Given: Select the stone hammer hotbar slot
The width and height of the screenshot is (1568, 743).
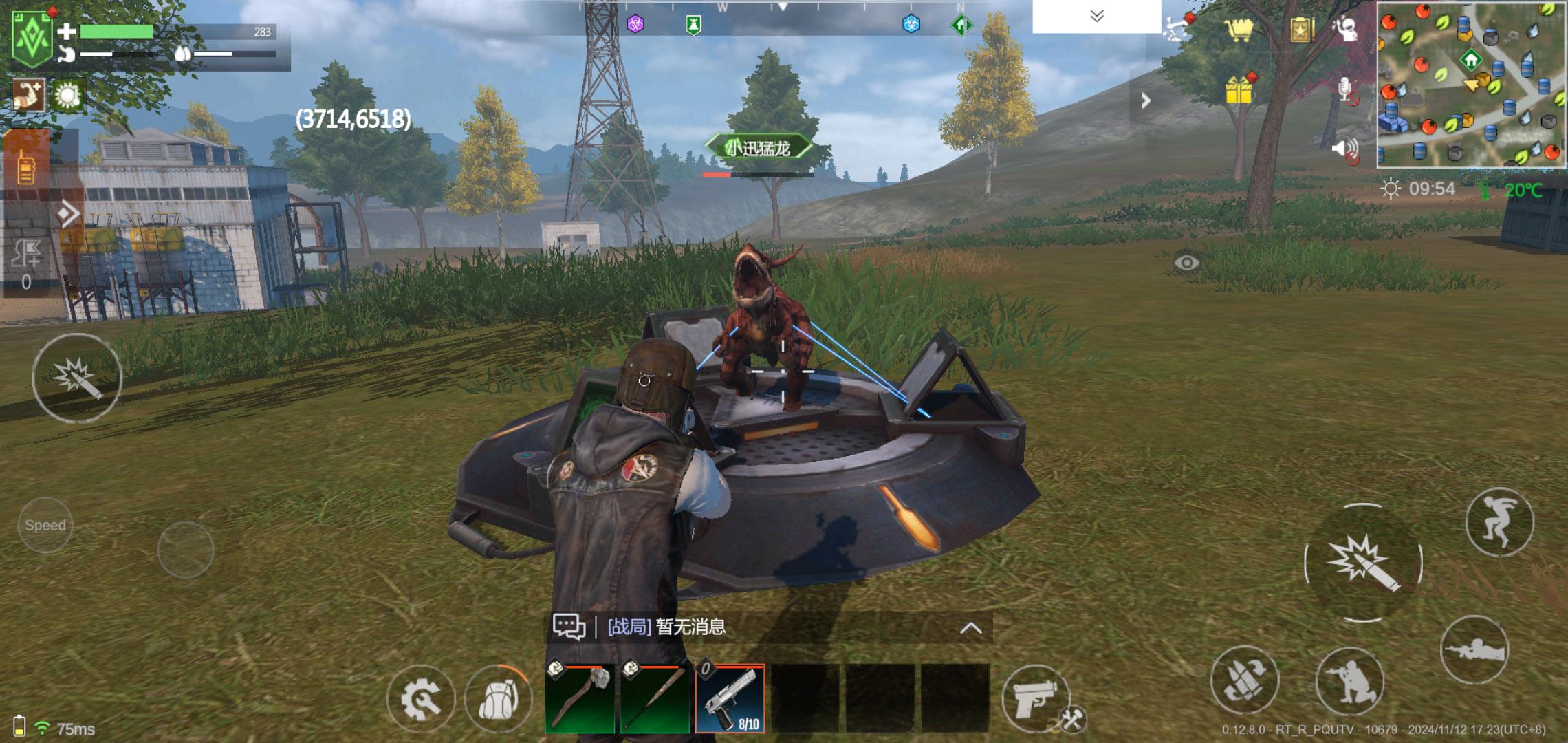Looking at the screenshot, I should pyautogui.click(x=580, y=698).
